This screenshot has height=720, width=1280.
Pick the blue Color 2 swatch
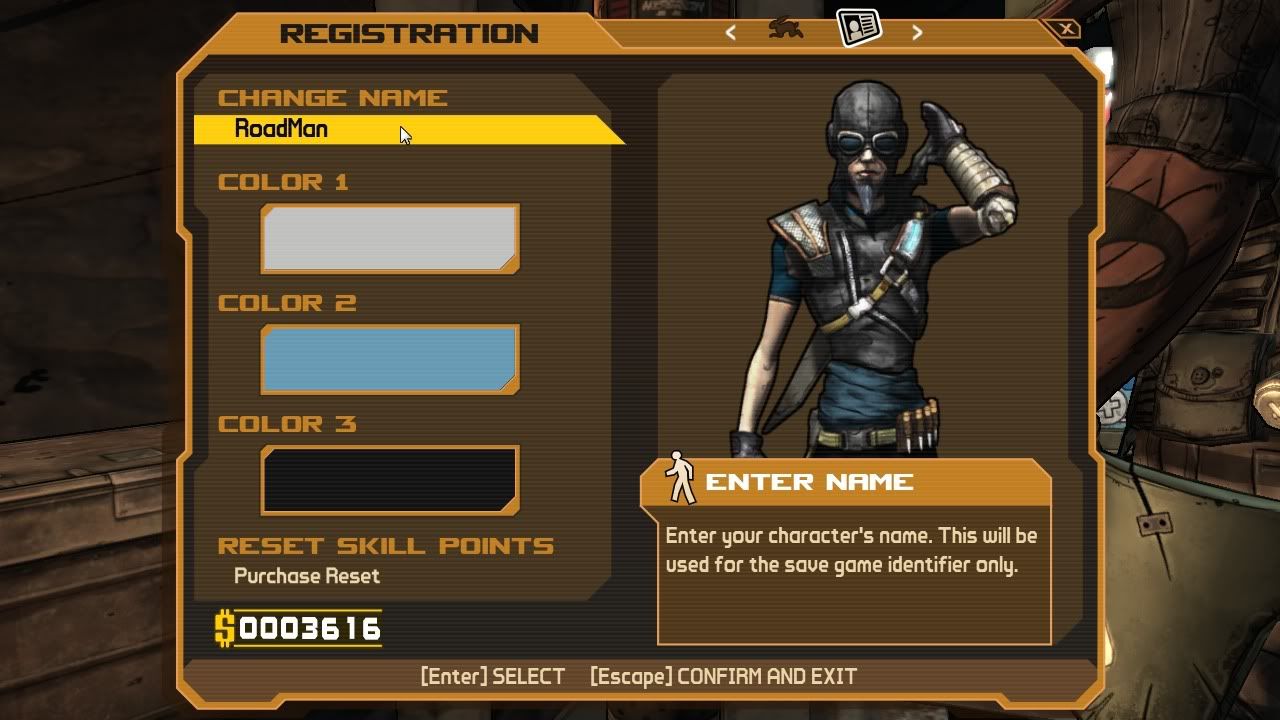click(389, 359)
